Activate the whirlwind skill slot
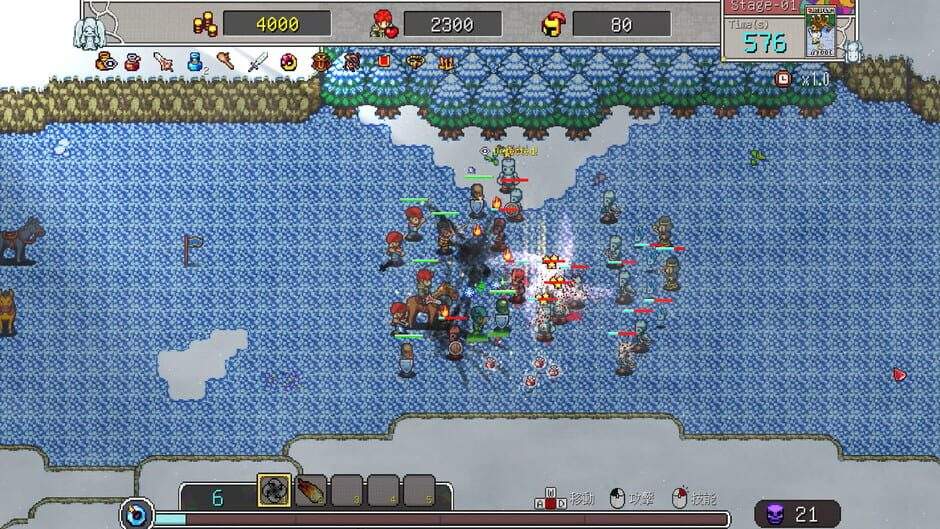Image resolution: width=940 pixels, height=529 pixels. point(274,490)
